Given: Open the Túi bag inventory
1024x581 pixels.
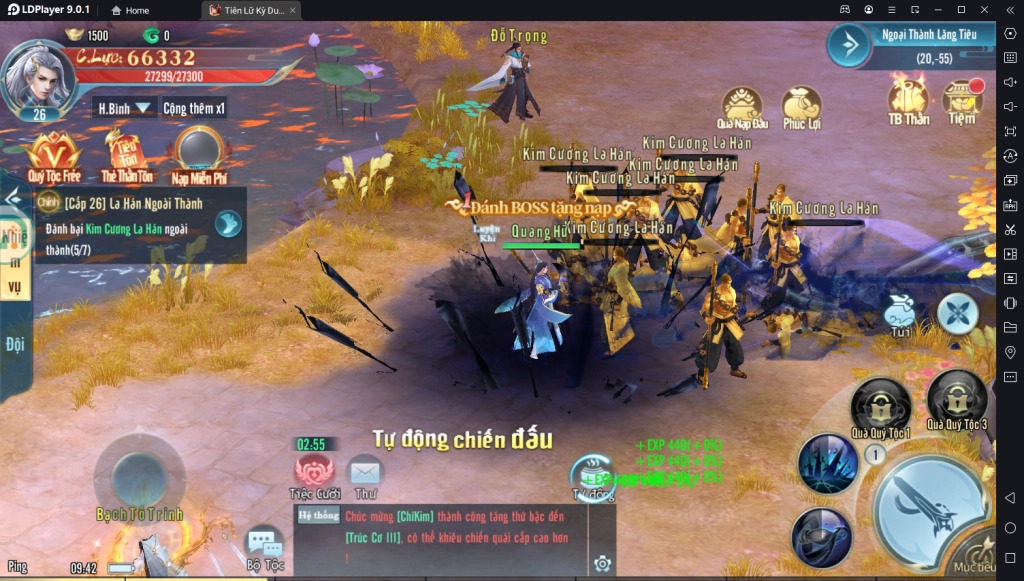Looking at the screenshot, I should [x=899, y=314].
